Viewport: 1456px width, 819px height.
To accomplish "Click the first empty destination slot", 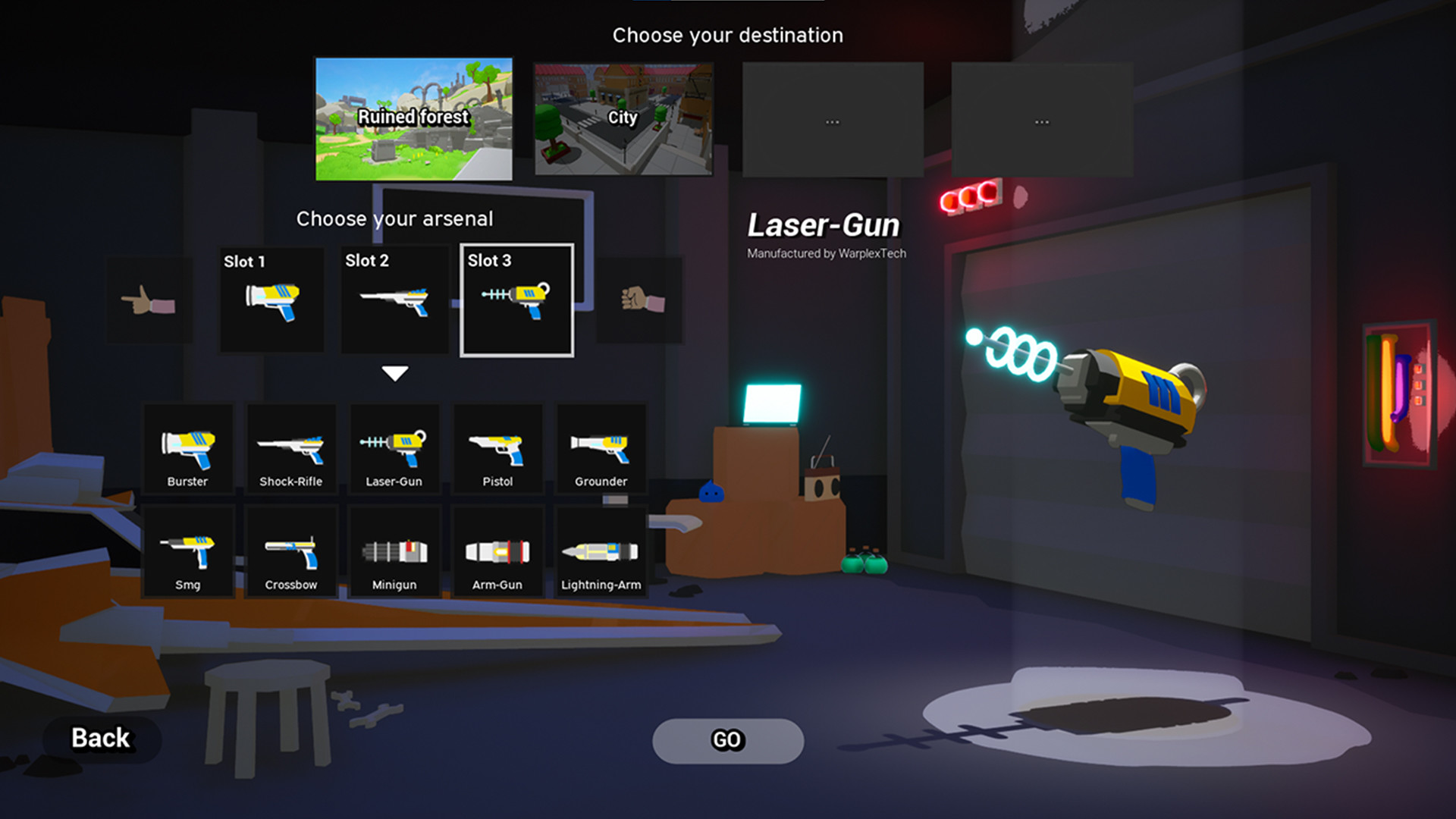I will (833, 119).
